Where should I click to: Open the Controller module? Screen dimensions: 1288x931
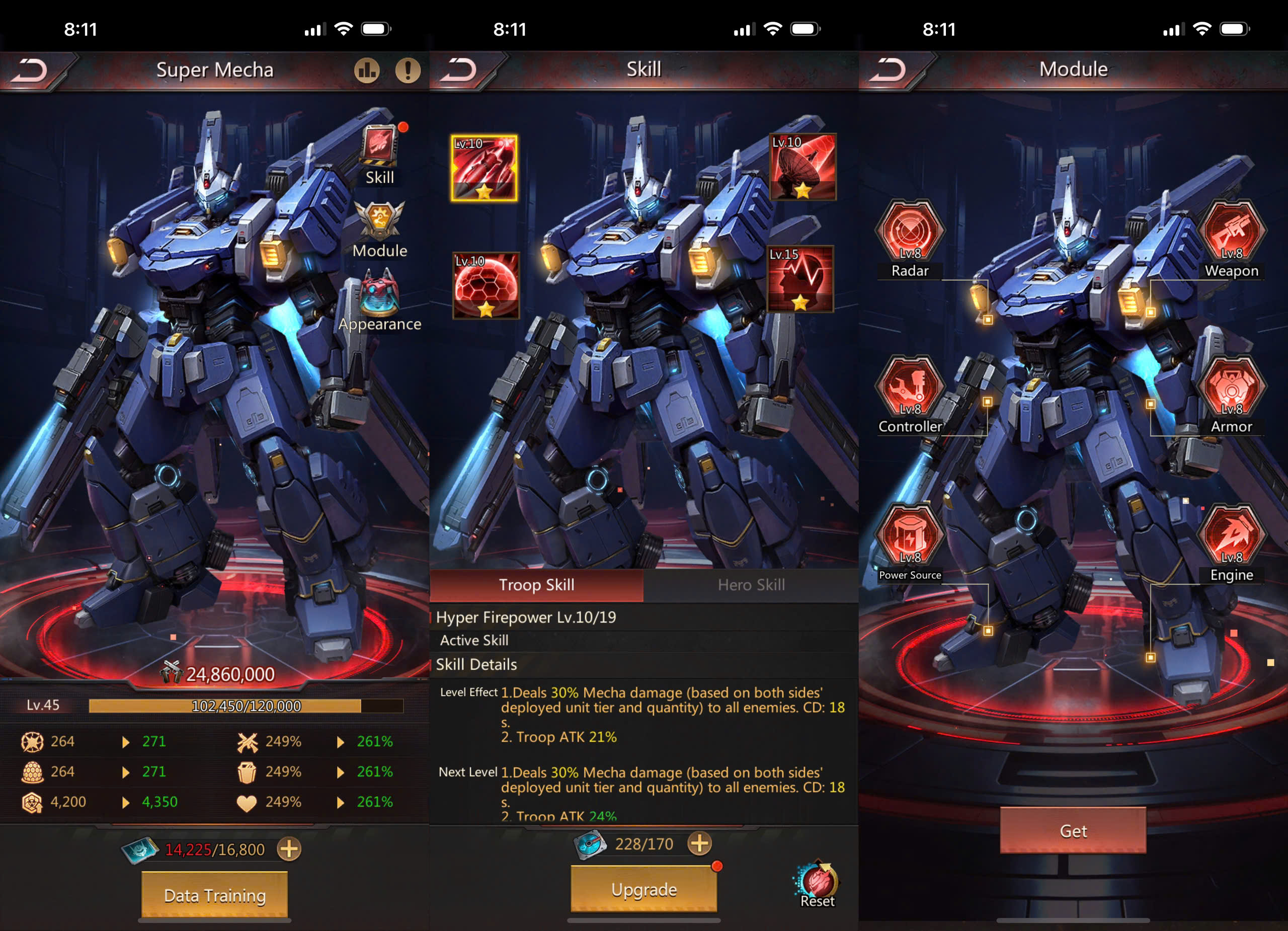tap(910, 389)
